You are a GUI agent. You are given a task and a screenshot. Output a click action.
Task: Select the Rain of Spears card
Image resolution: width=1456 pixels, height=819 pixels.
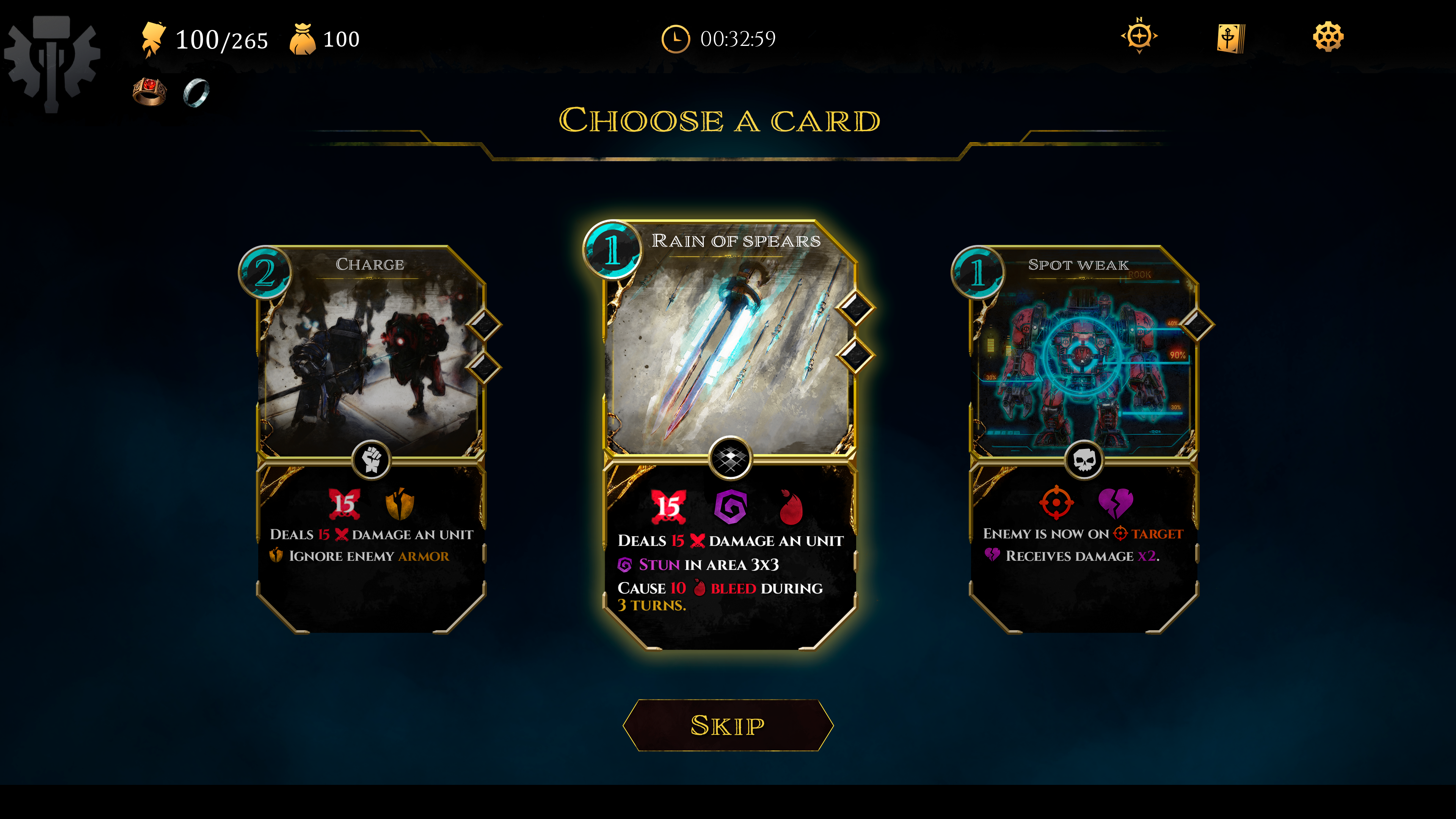[729, 435]
